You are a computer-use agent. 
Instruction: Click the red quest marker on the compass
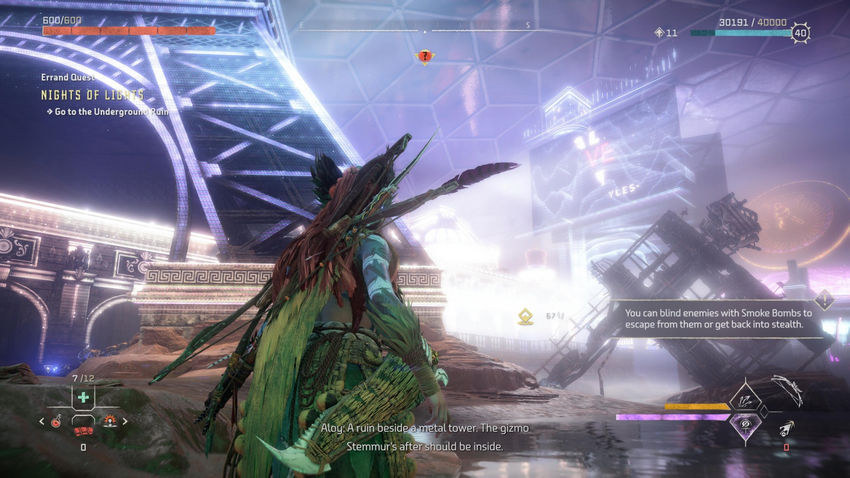[424, 57]
